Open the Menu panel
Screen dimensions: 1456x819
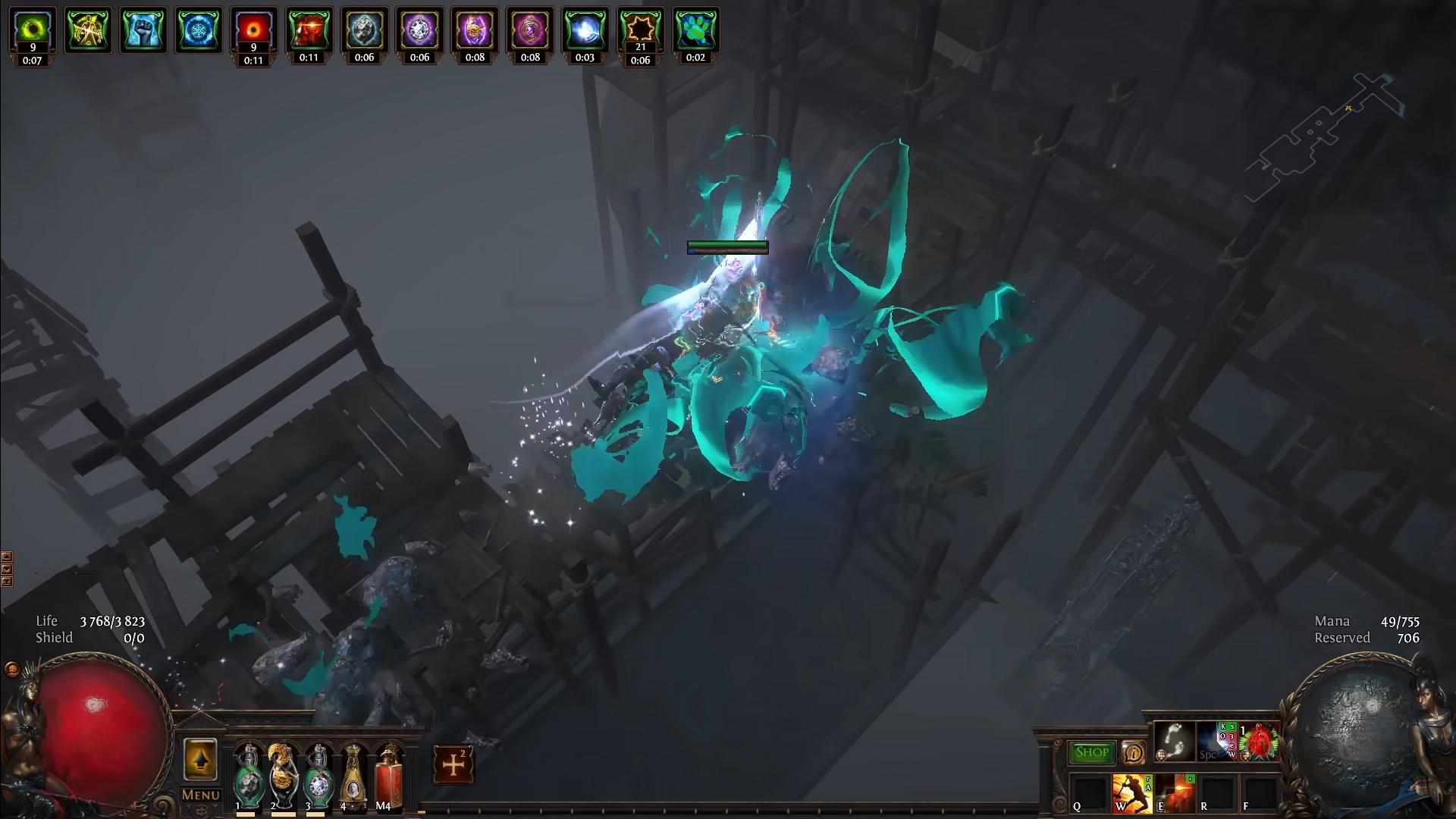pos(199,794)
